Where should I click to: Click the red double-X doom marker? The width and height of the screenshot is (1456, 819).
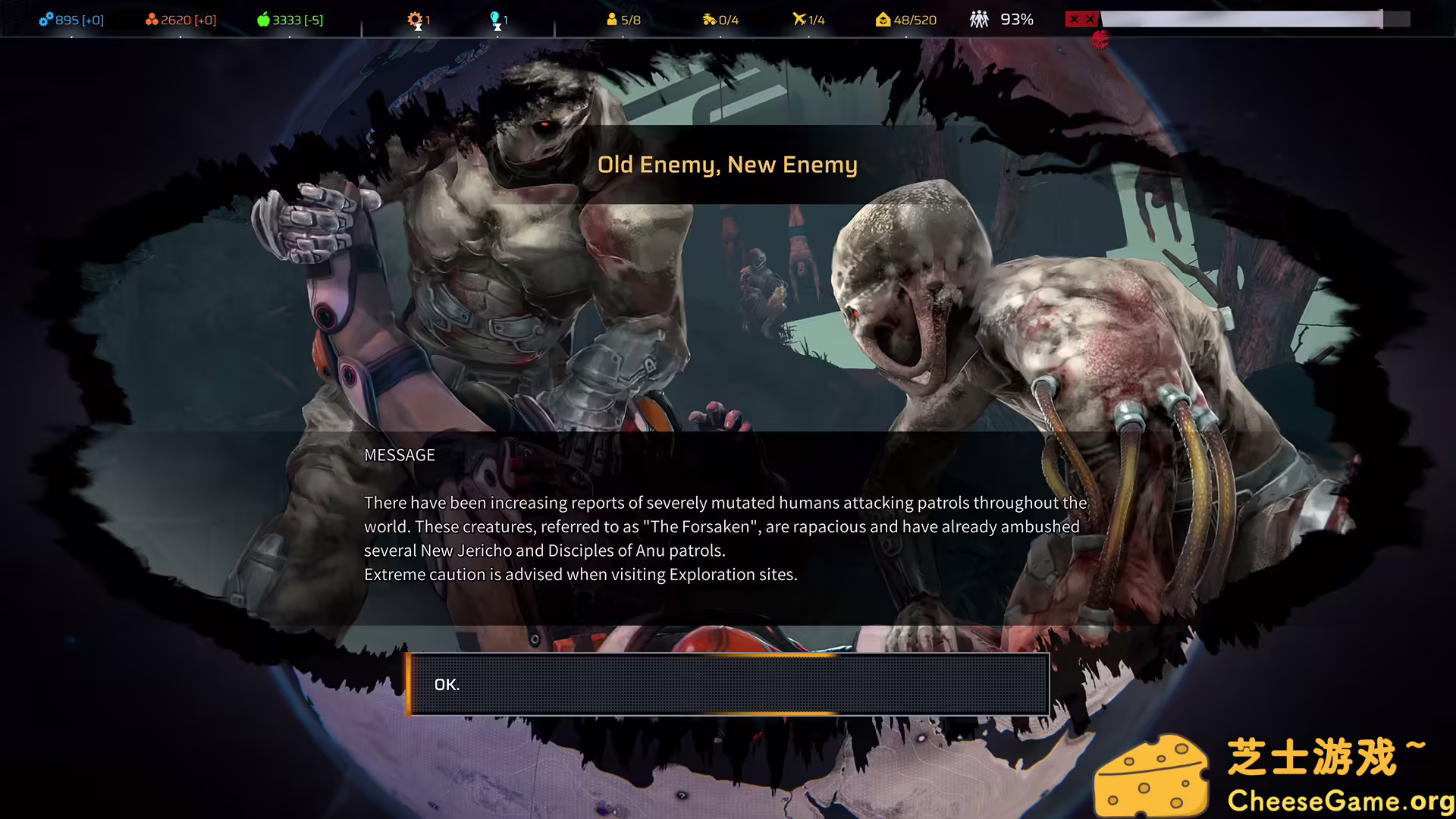pos(1081,19)
